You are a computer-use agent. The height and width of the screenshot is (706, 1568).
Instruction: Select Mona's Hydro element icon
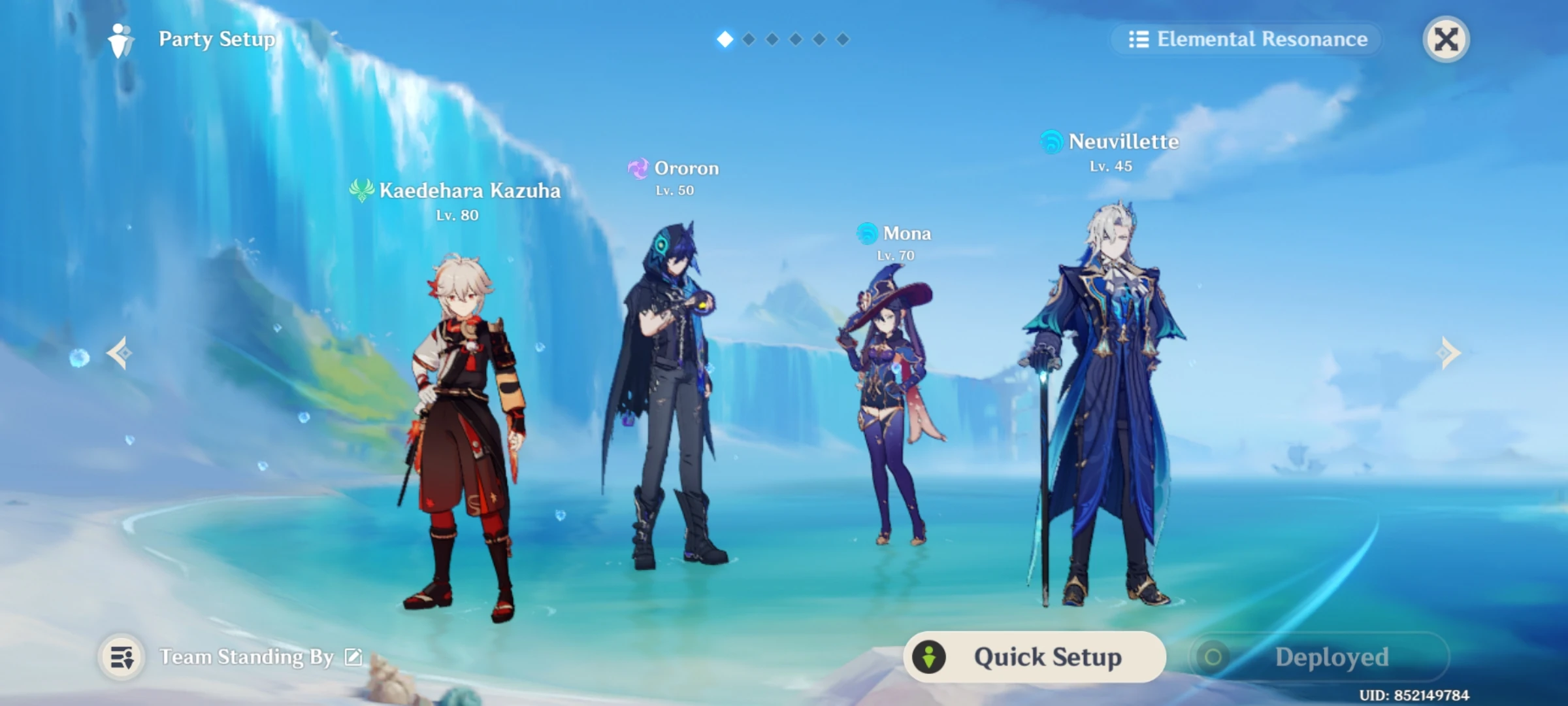click(x=866, y=233)
